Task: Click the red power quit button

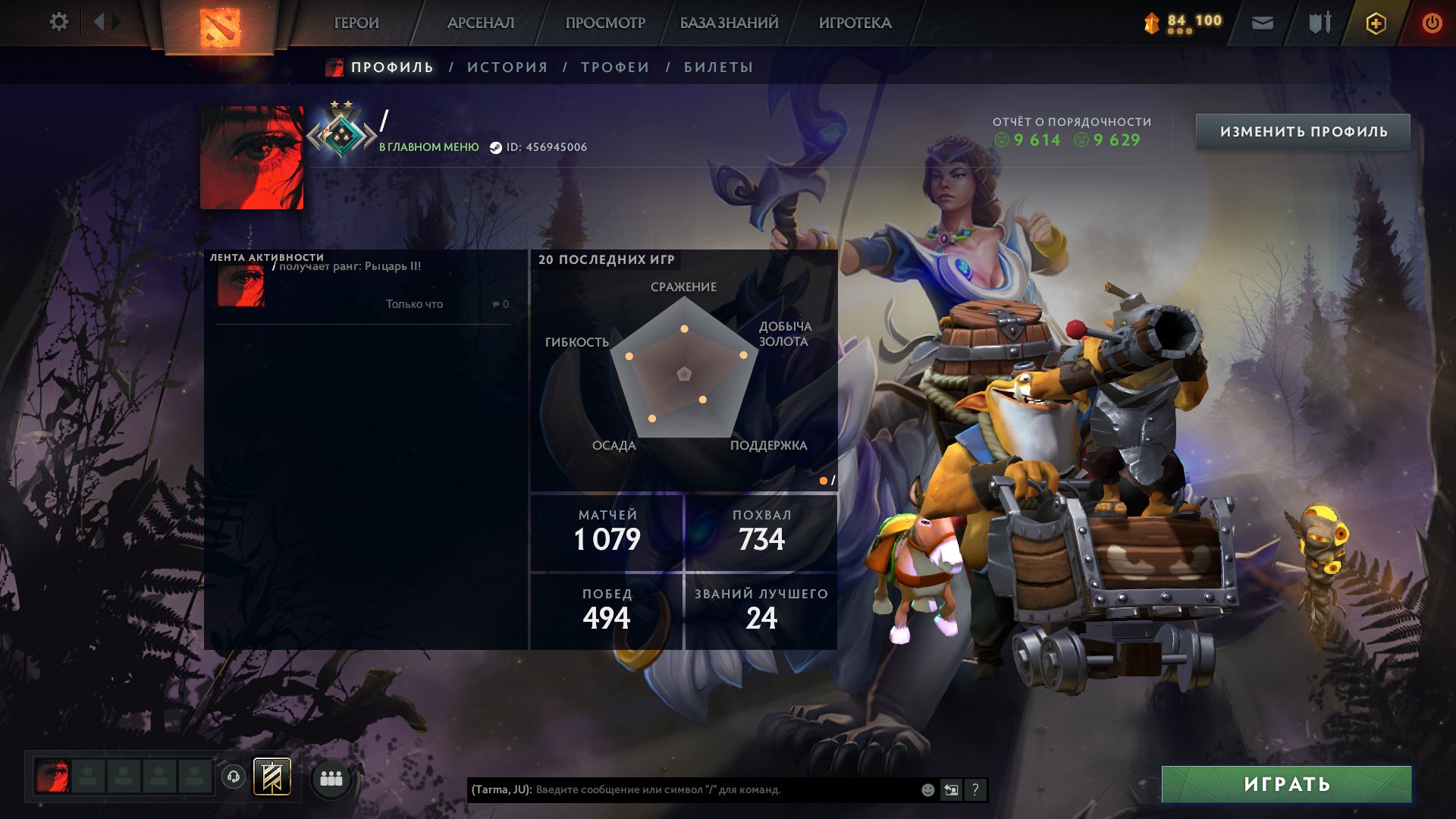Action: pyautogui.click(x=1432, y=23)
